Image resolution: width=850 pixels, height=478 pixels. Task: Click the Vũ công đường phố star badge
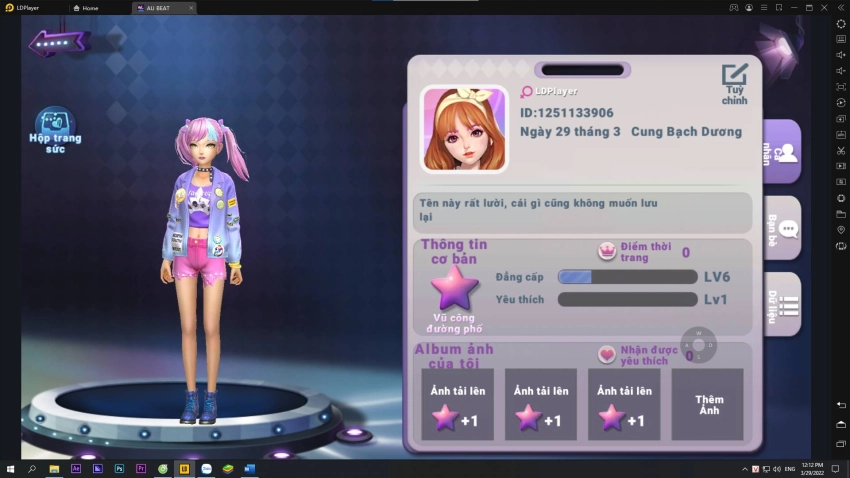coord(455,289)
